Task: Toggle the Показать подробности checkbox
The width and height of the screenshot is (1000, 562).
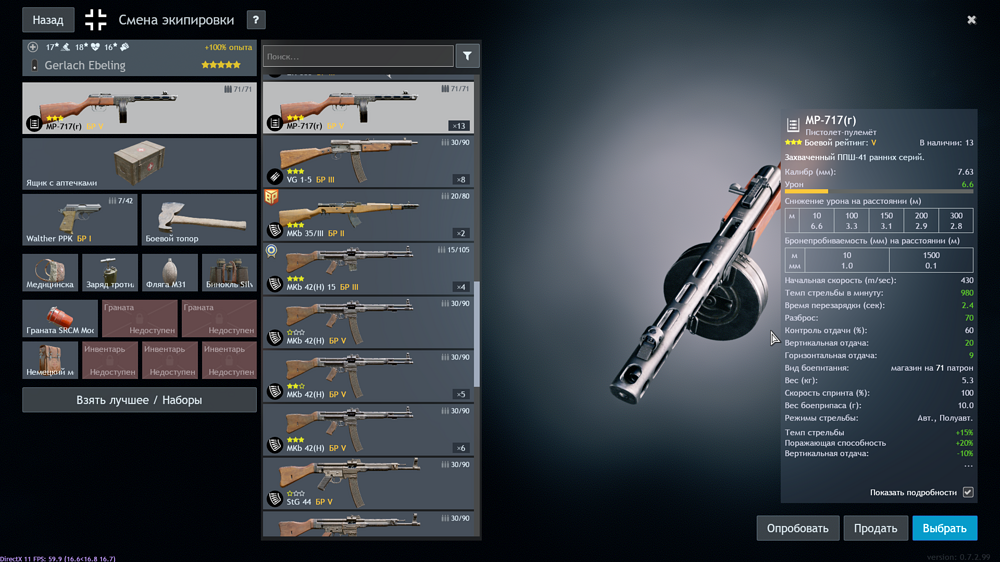Action: click(x=968, y=492)
